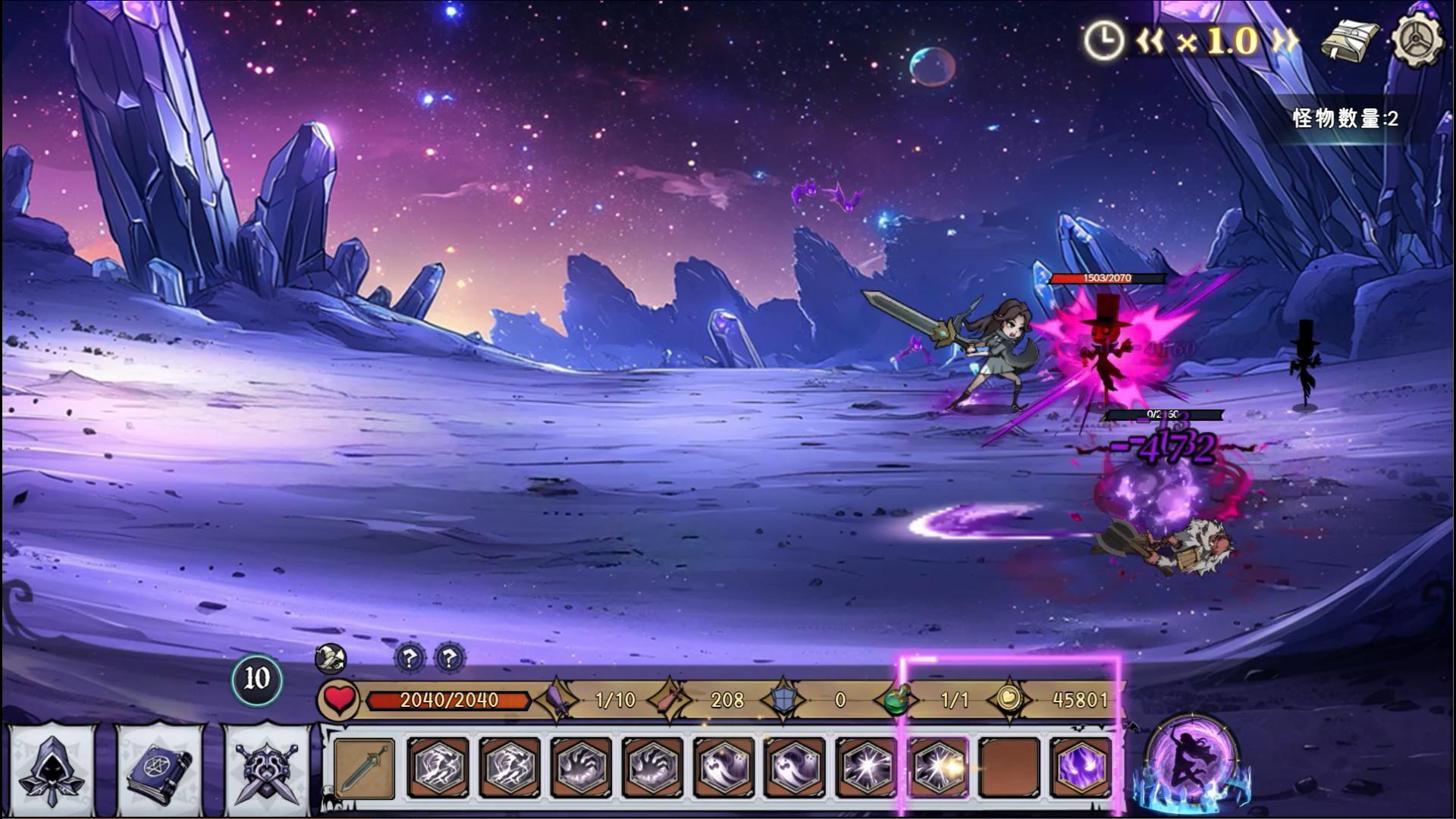Click the winged hat buff icon
The image size is (1456, 819).
pos(331,658)
